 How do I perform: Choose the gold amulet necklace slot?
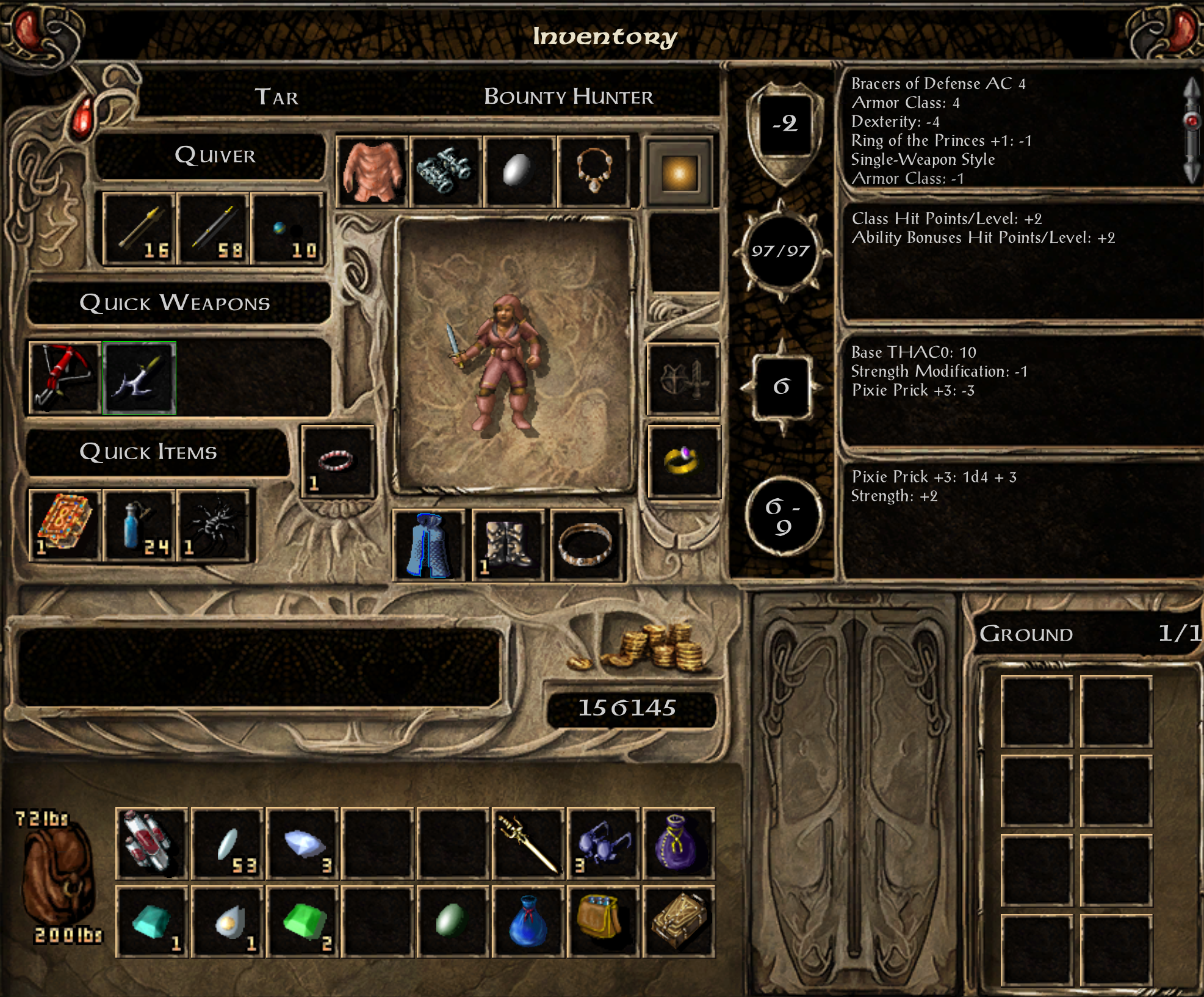pyautogui.click(x=594, y=172)
